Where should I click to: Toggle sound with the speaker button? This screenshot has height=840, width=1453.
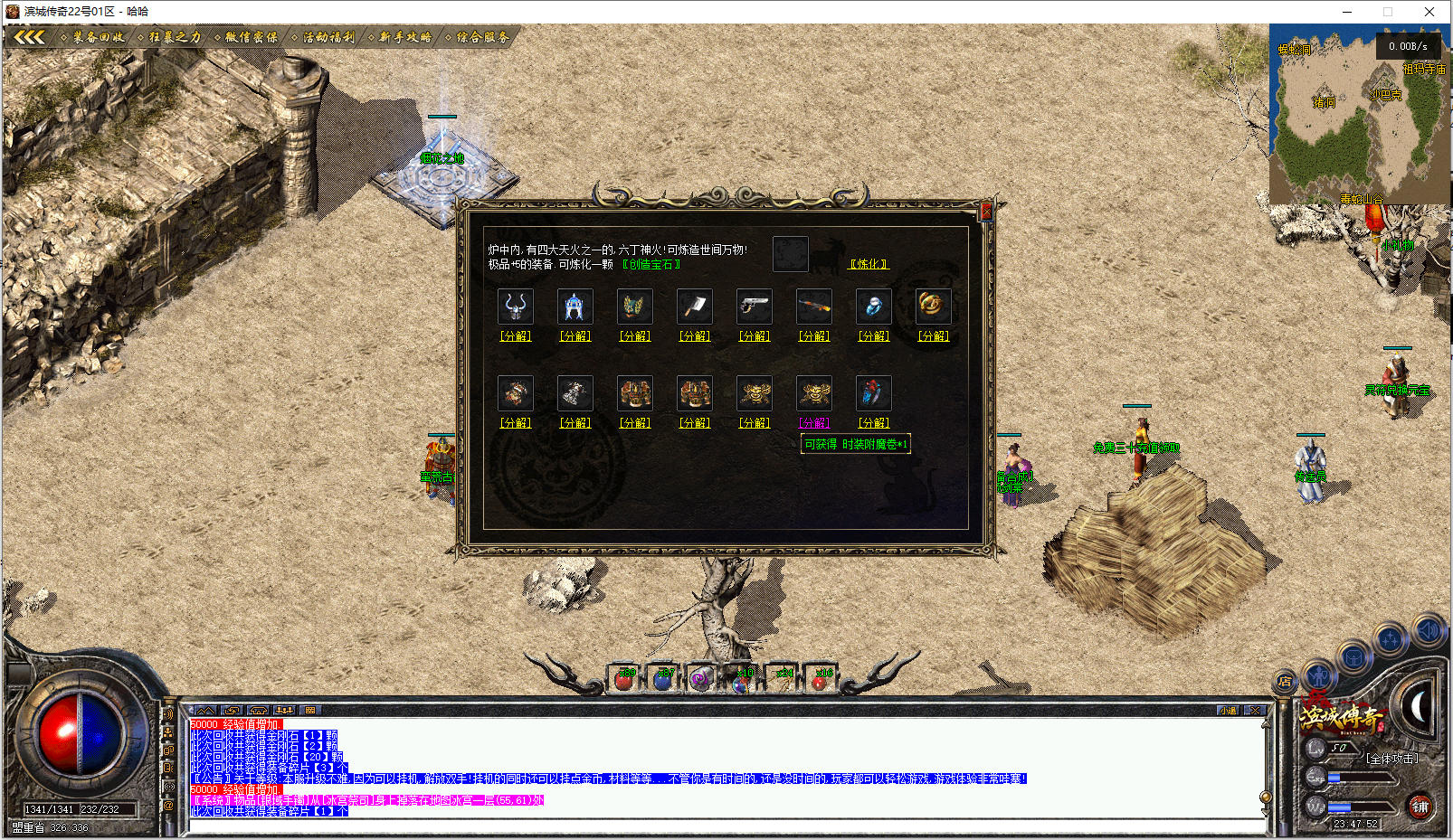point(1428,629)
